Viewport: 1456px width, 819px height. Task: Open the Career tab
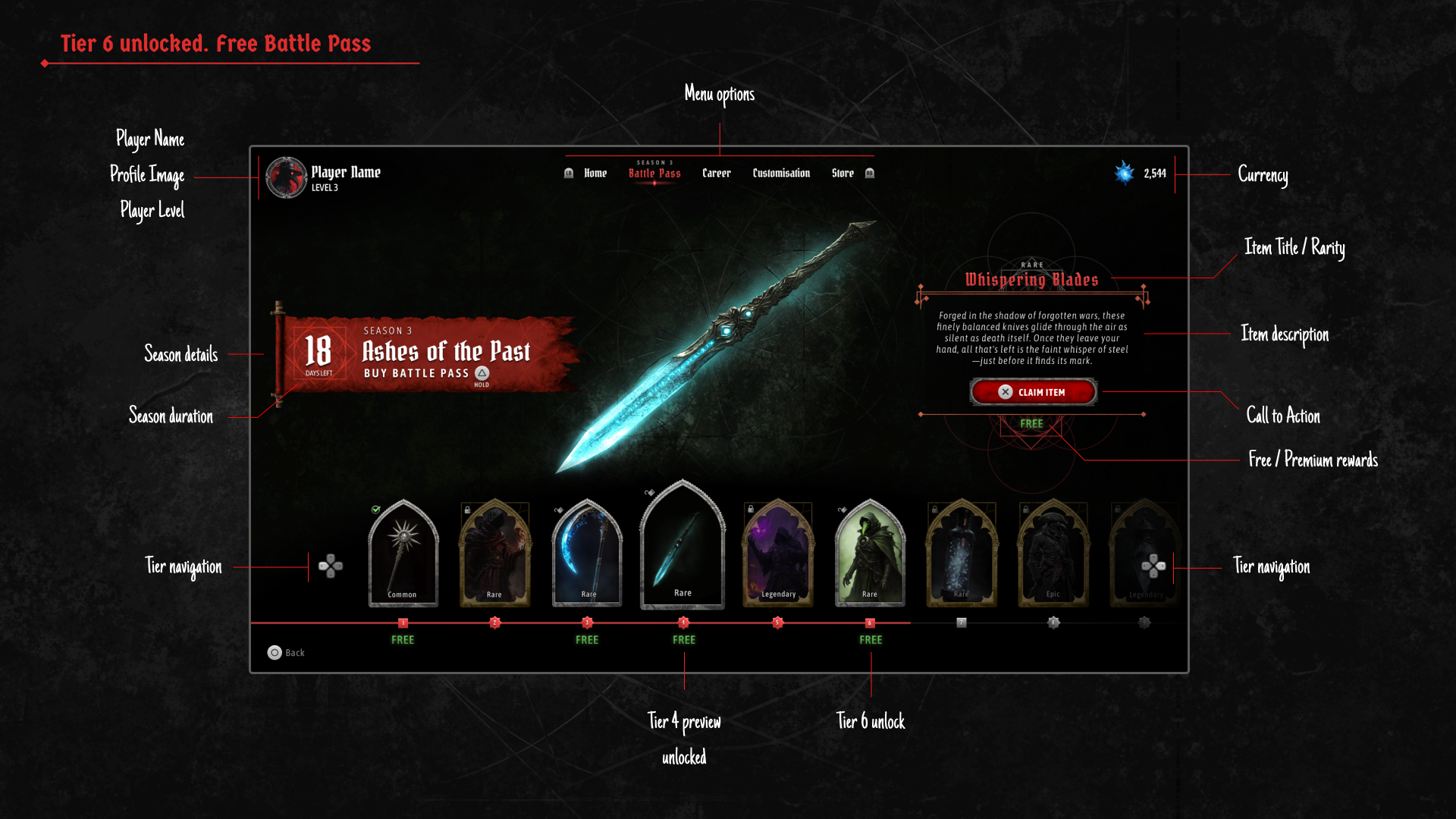tap(717, 174)
